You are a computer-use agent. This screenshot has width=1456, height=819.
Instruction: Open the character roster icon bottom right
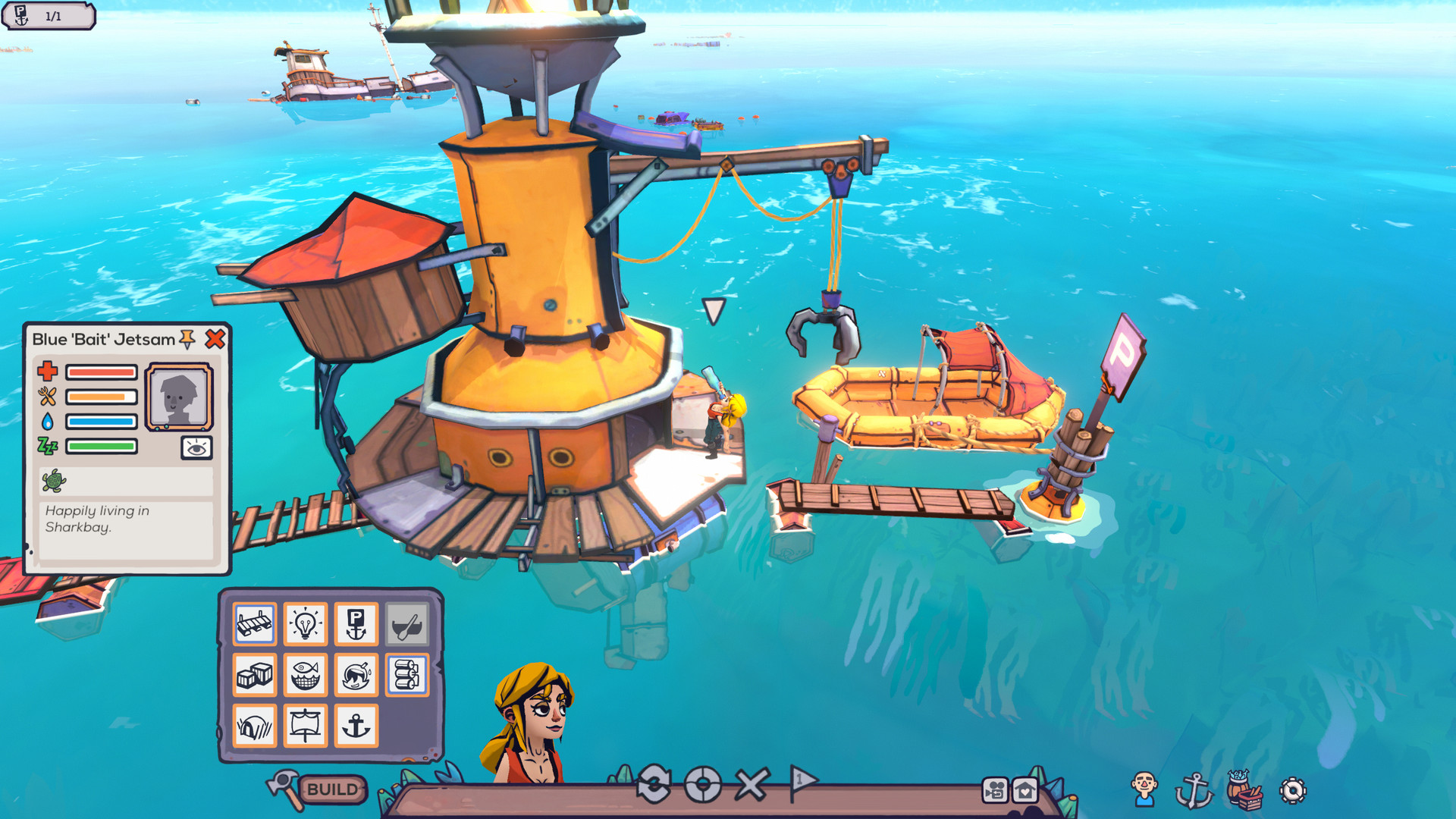(1144, 789)
